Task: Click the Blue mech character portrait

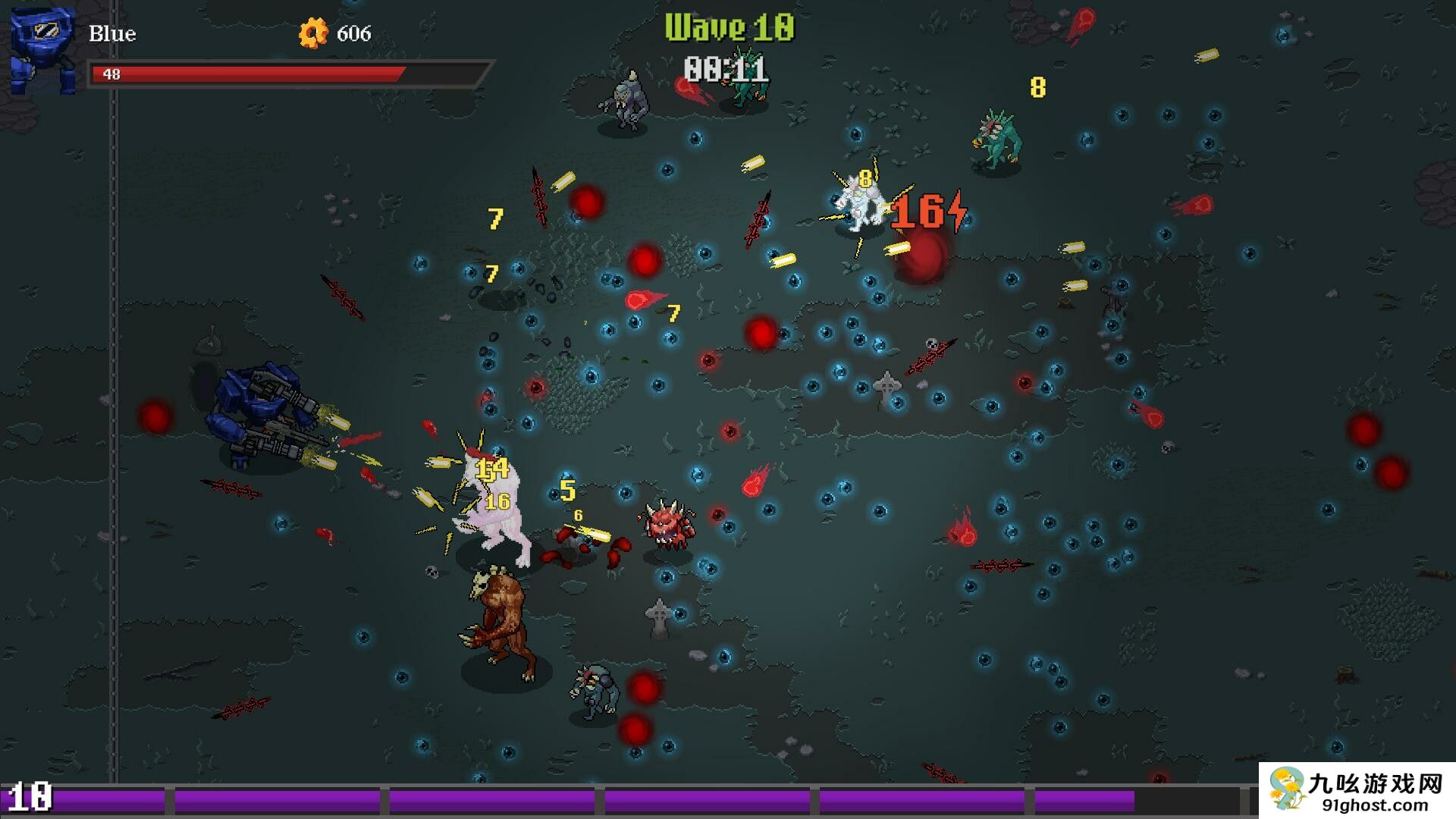Action: 42,50
